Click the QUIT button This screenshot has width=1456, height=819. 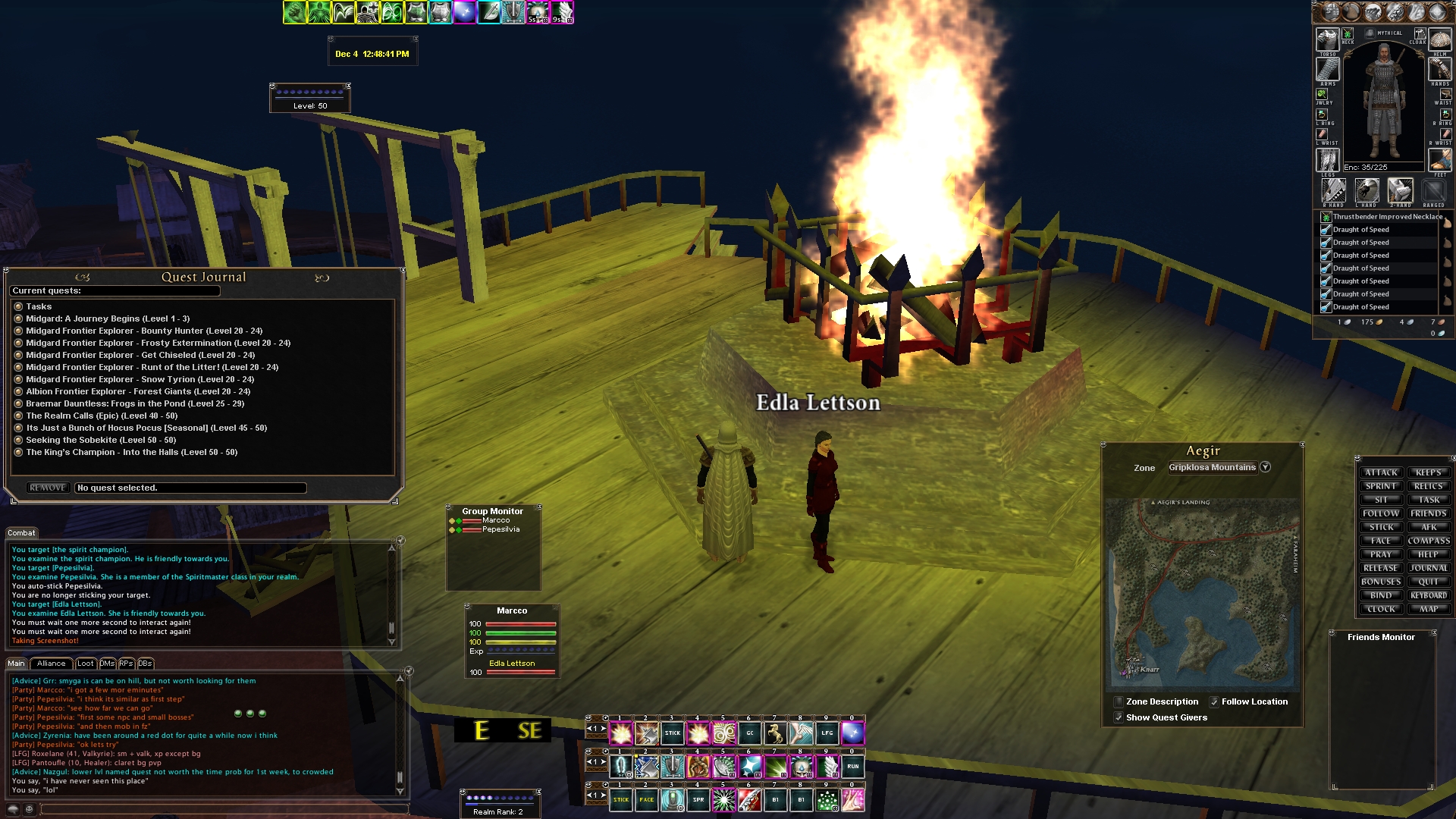click(x=1429, y=582)
